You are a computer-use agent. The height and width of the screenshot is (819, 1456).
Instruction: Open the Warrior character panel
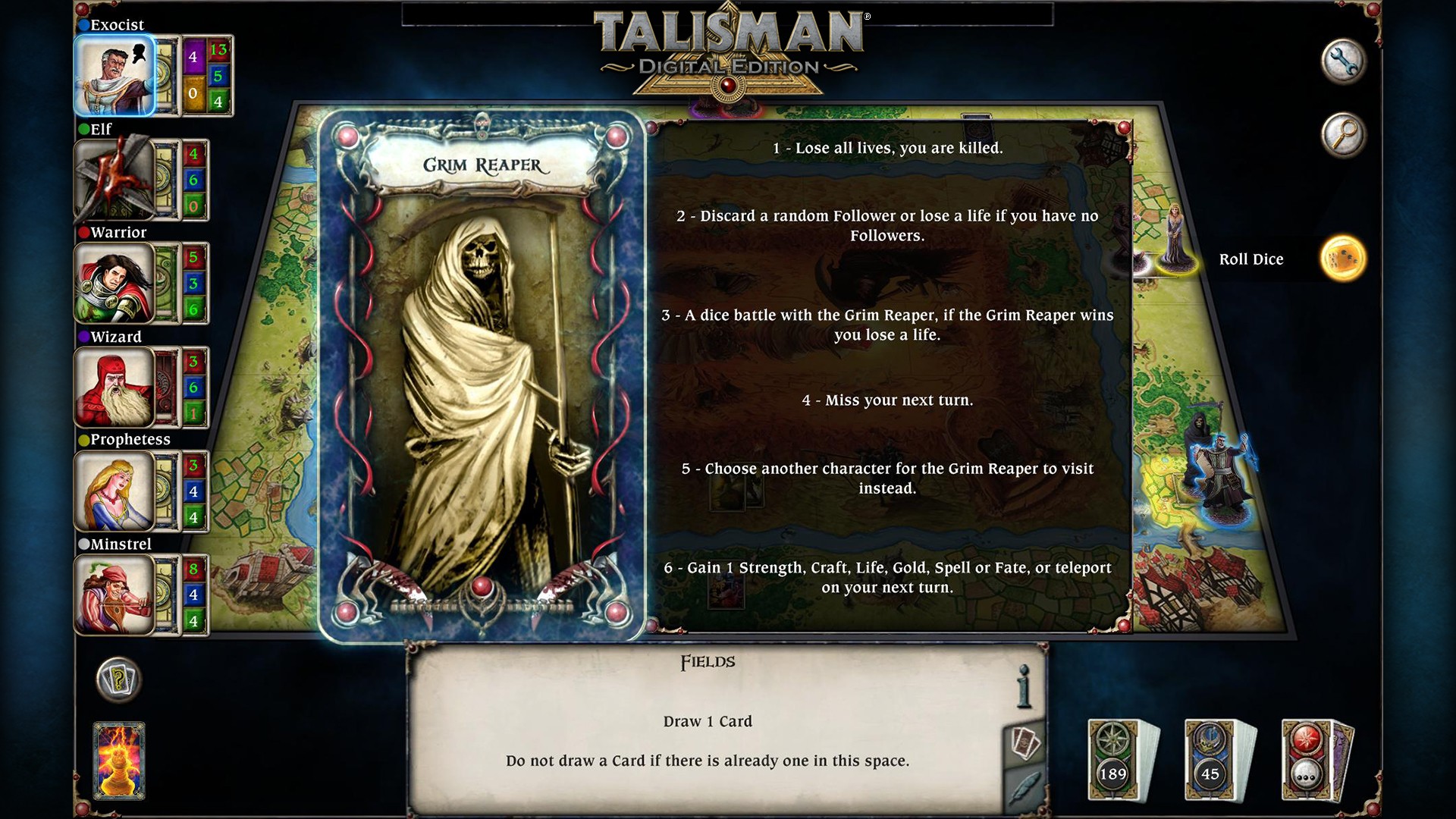coord(115,284)
